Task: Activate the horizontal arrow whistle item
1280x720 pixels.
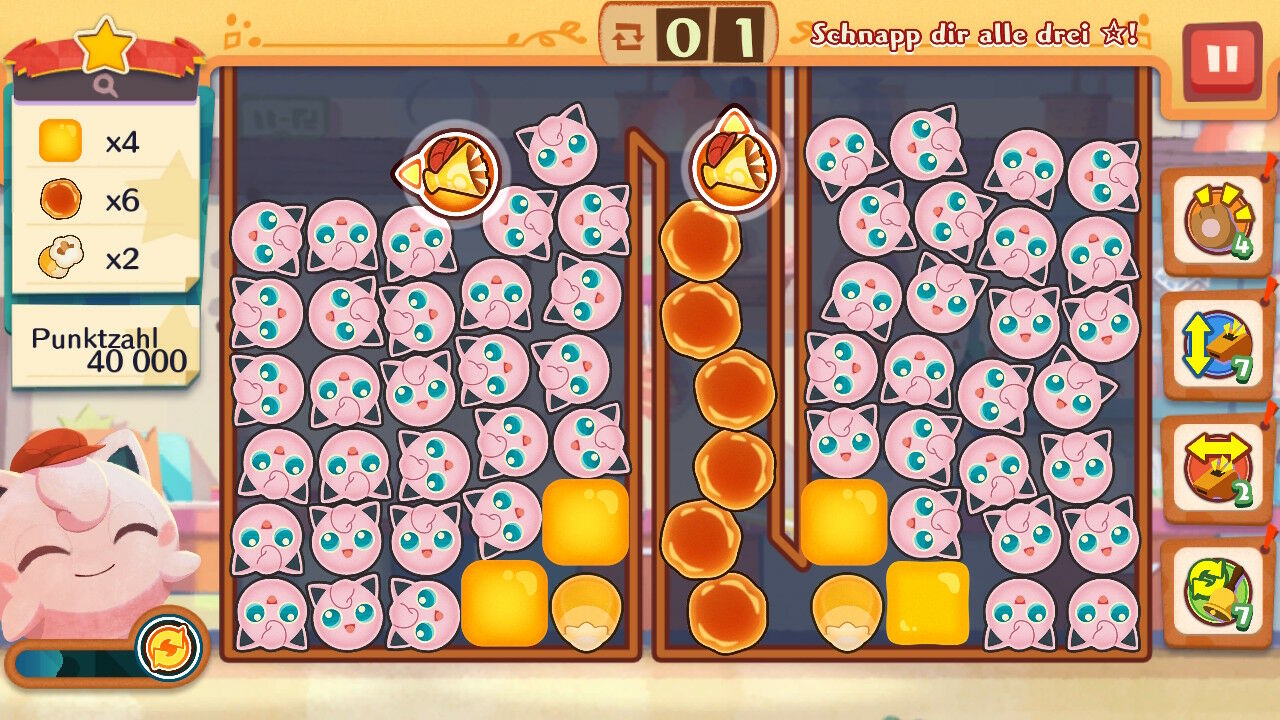Action: pyautogui.click(x=1216, y=468)
